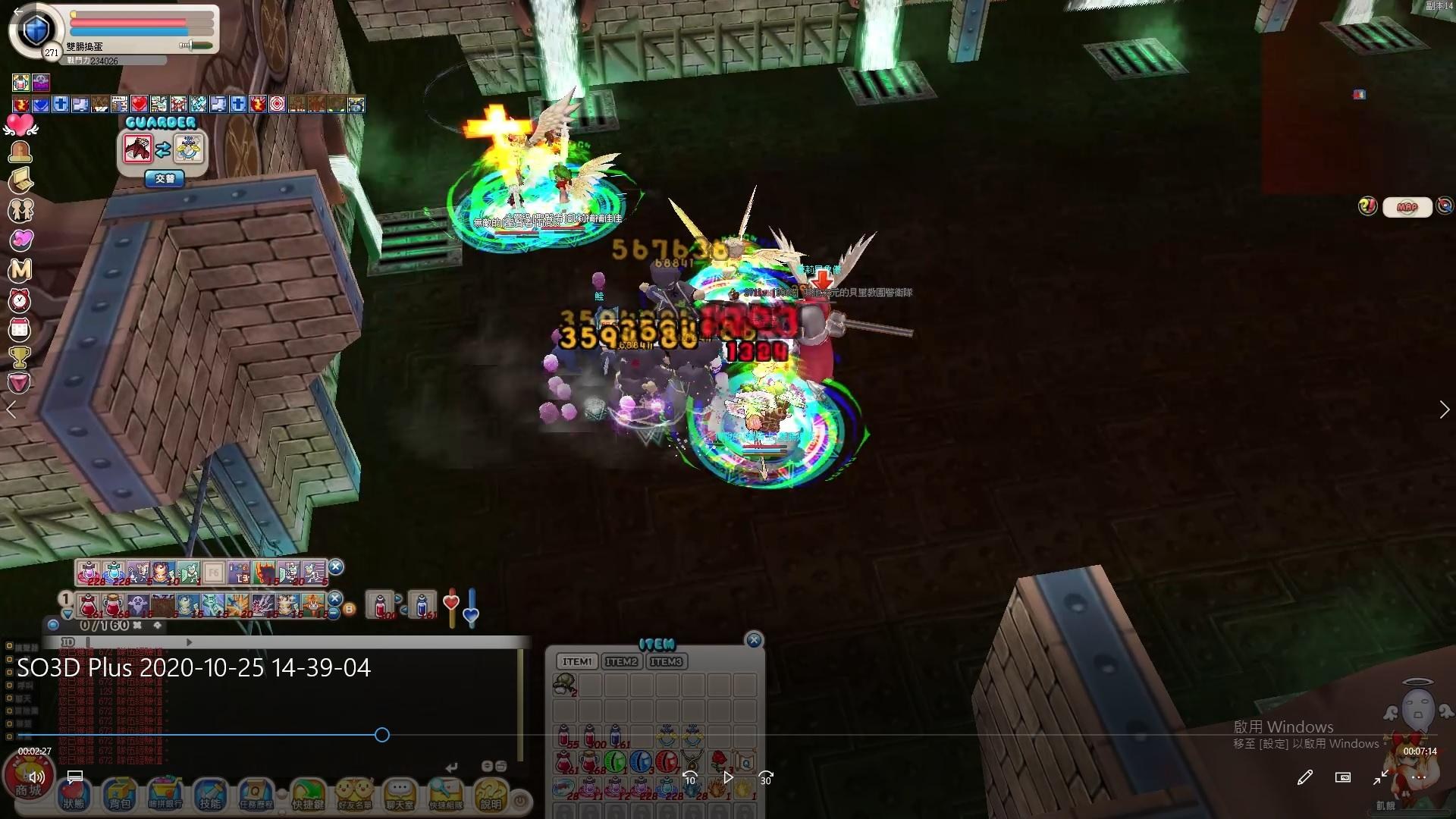
Task: Play the video recording
Action: coord(728,777)
